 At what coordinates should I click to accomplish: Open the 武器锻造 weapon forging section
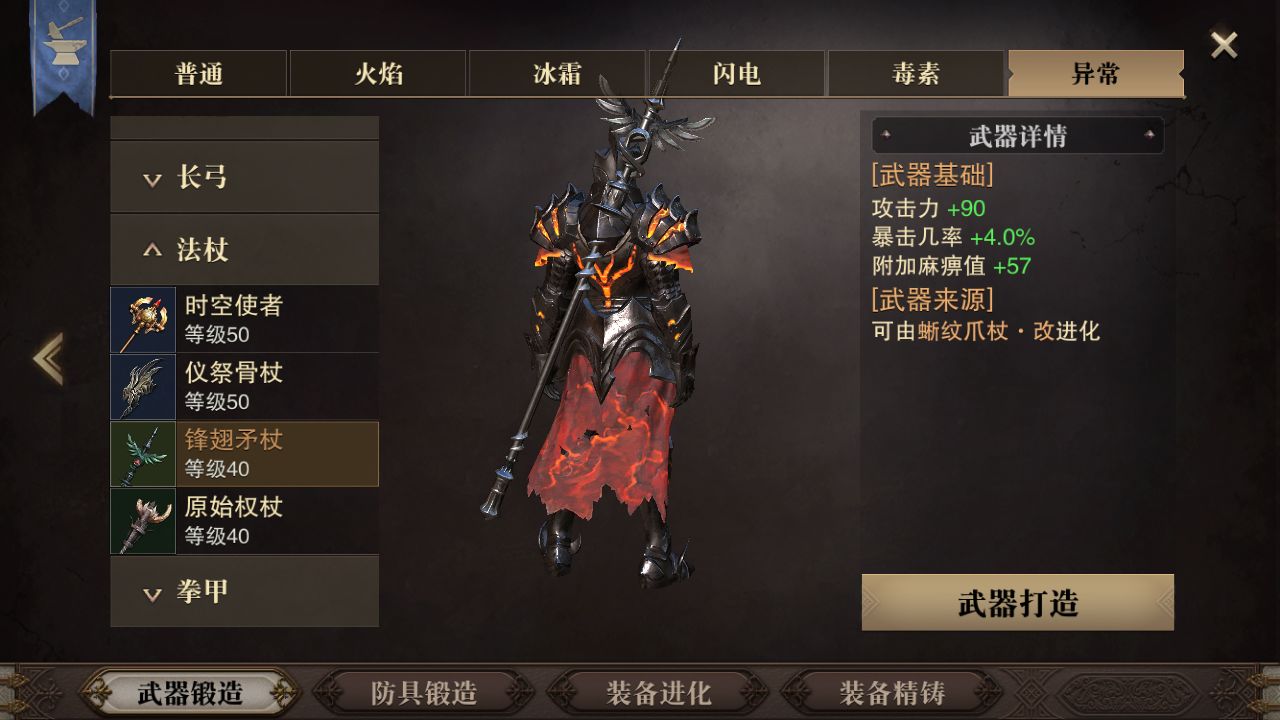coord(190,692)
